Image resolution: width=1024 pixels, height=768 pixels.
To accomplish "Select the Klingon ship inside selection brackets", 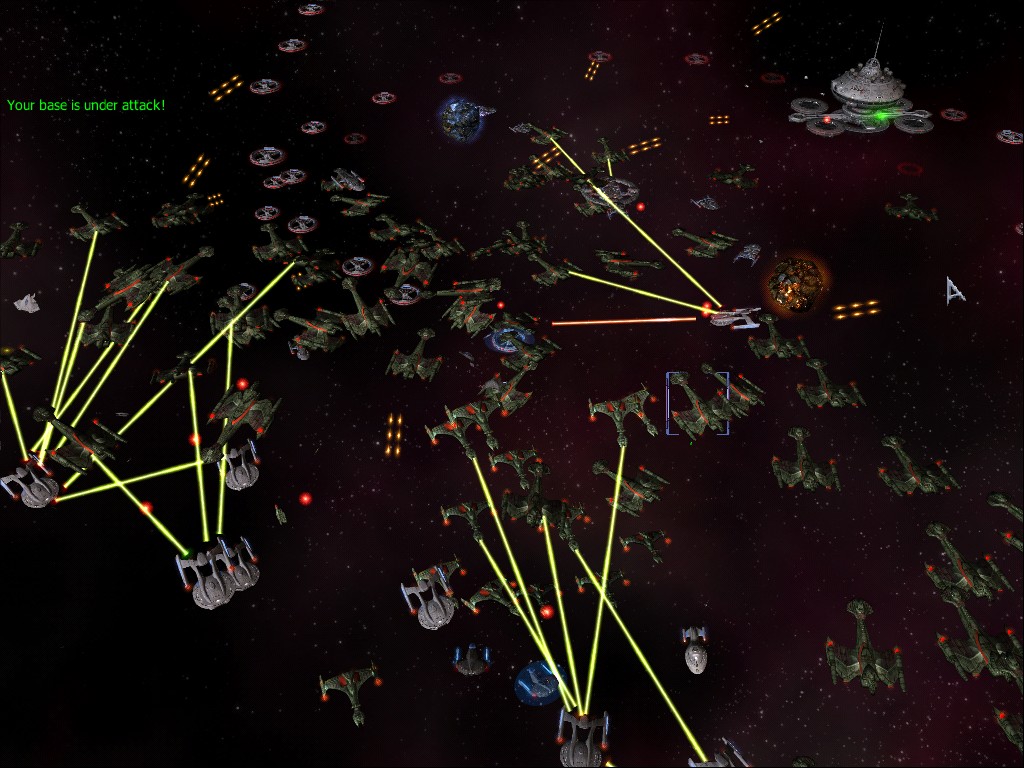I will pyautogui.click(x=699, y=404).
